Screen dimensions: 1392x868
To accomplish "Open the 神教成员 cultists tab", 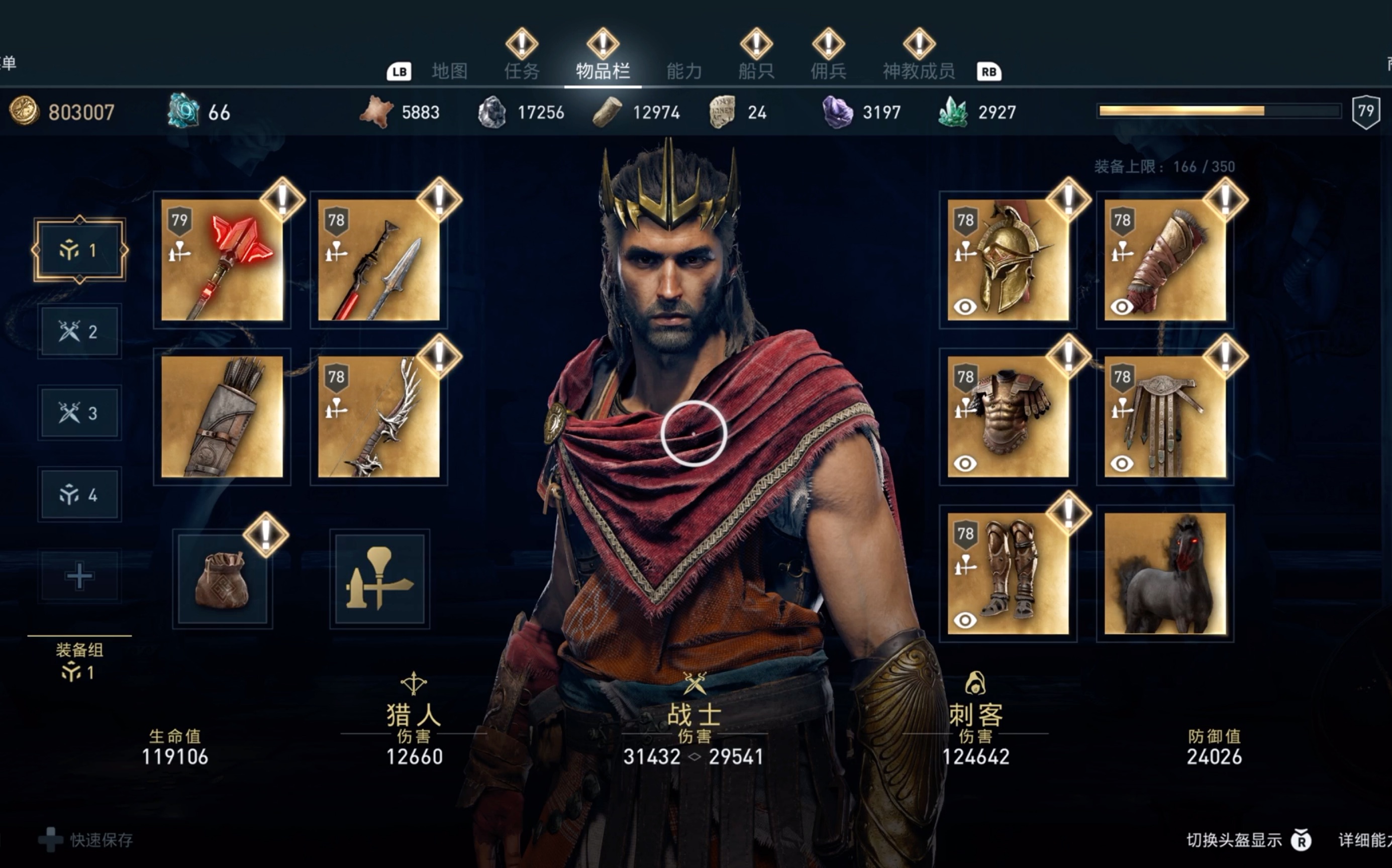I will (x=918, y=71).
